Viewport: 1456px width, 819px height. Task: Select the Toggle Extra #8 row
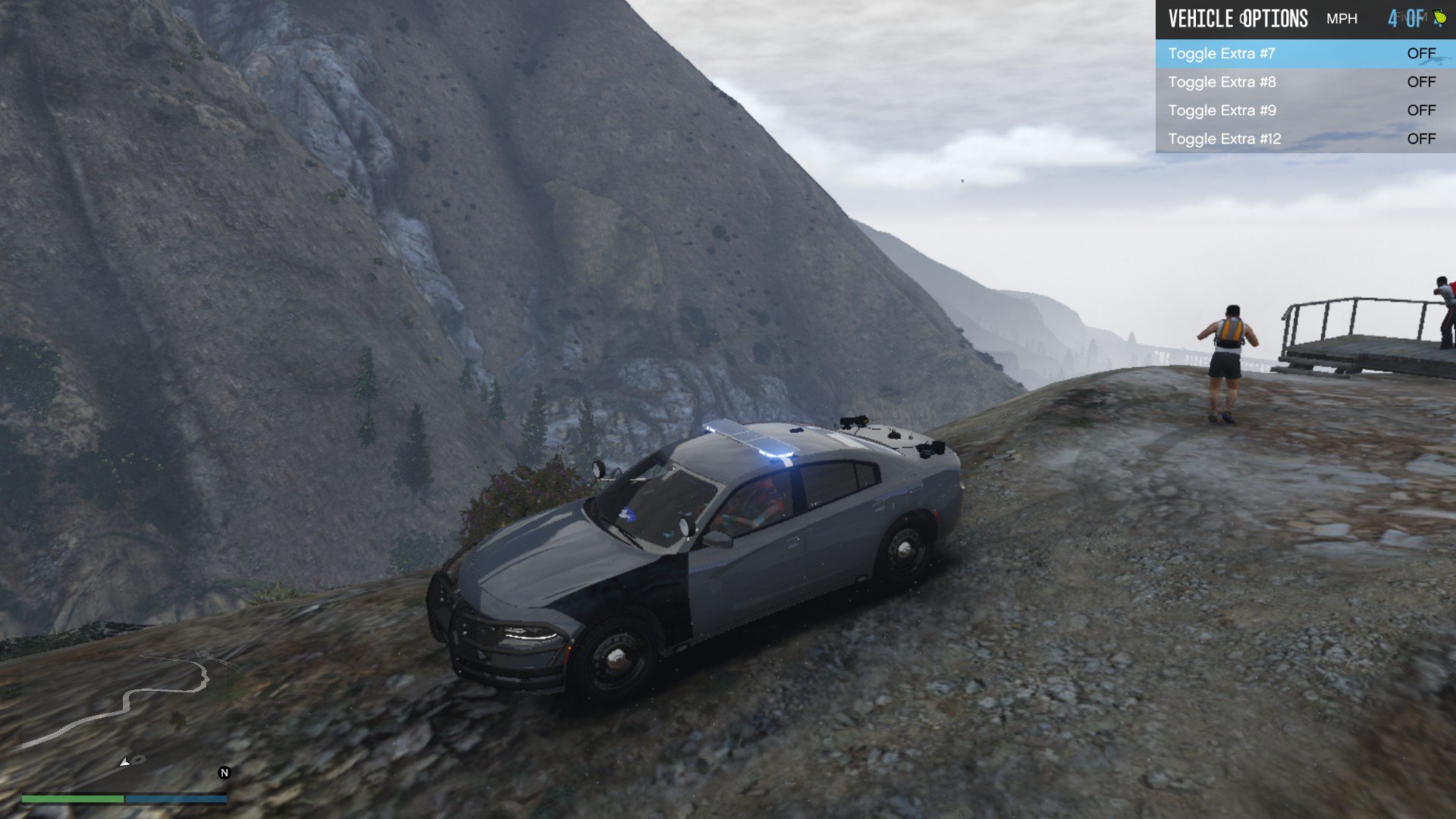pos(1304,82)
